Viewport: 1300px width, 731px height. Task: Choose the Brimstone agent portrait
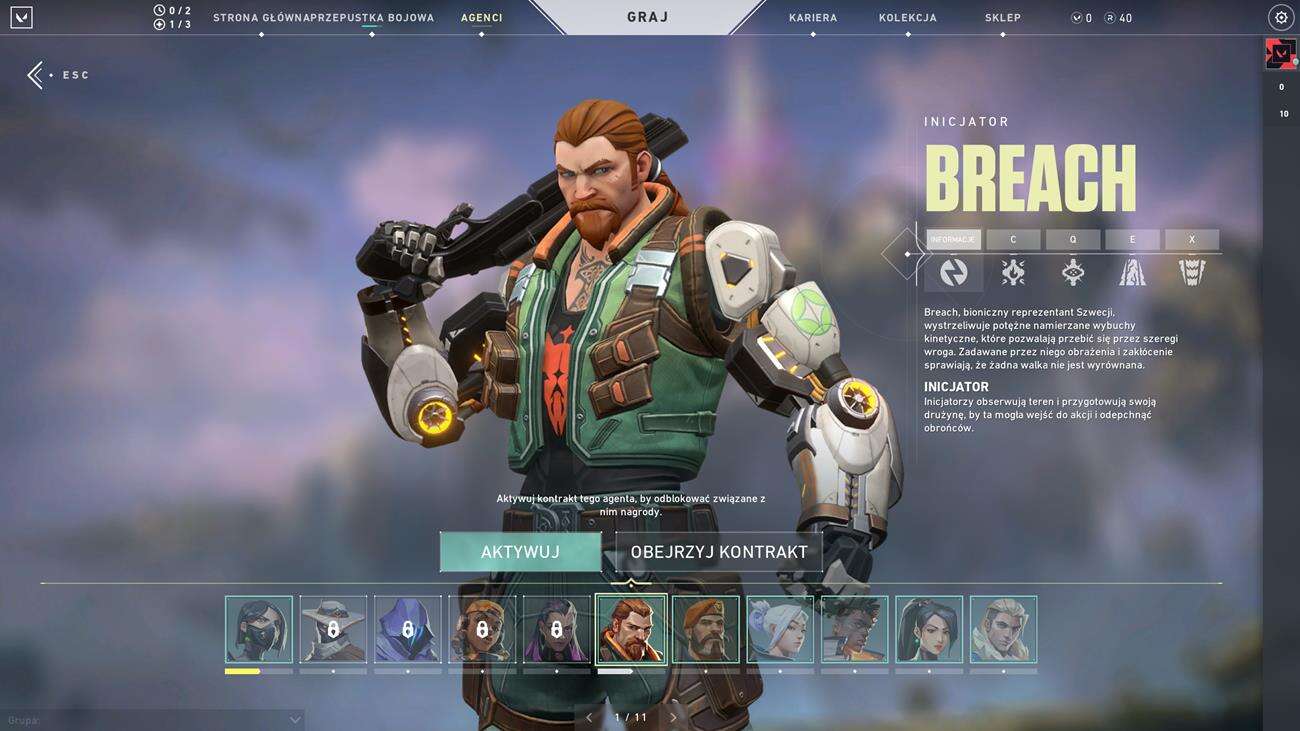pyautogui.click(x=705, y=630)
